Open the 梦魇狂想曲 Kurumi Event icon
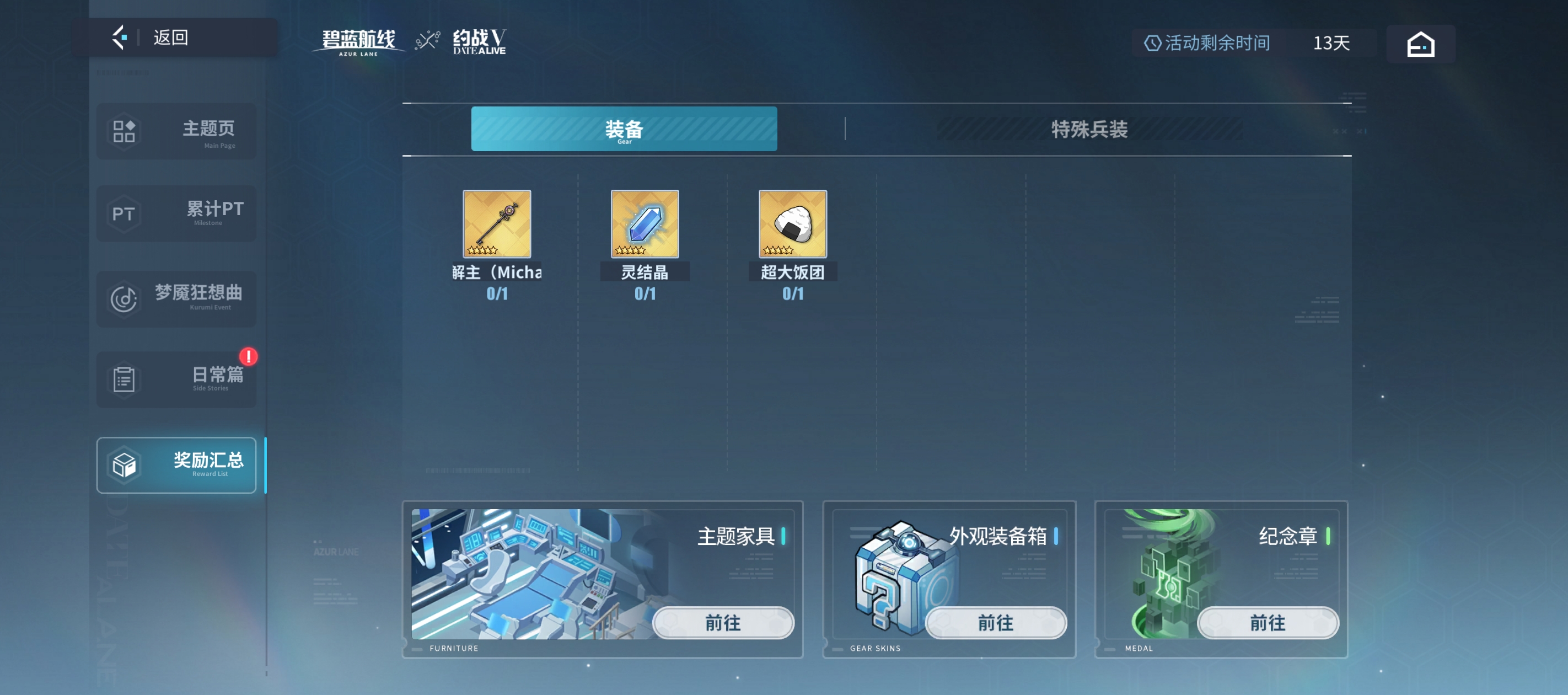 (123, 299)
